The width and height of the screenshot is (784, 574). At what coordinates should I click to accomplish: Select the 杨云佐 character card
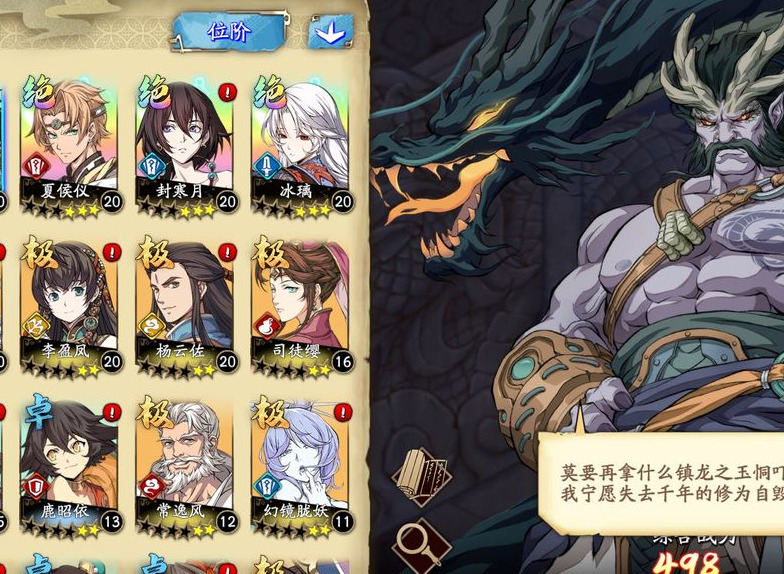click(x=184, y=302)
